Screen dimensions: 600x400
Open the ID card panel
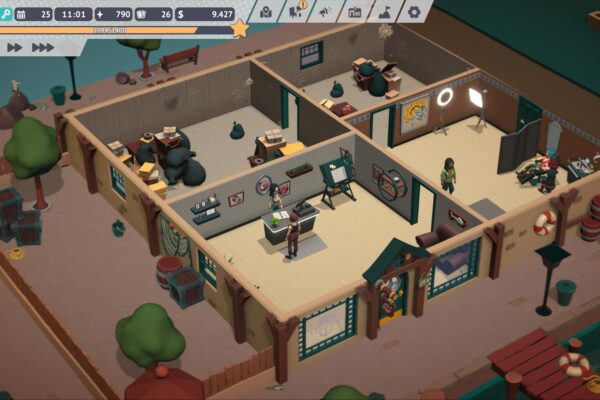click(x=355, y=12)
